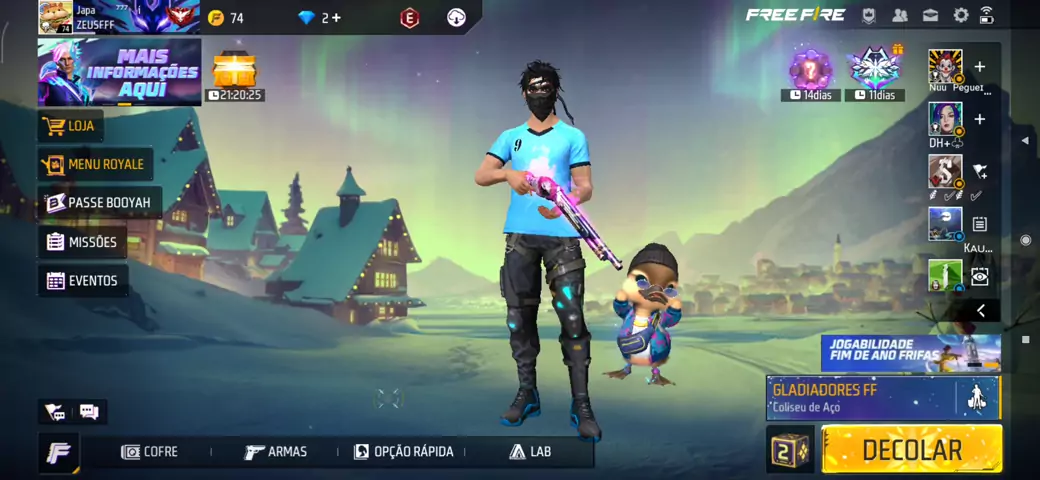Open the gold chest with timer
The height and width of the screenshot is (480, 1040).
tap(235, 72)
